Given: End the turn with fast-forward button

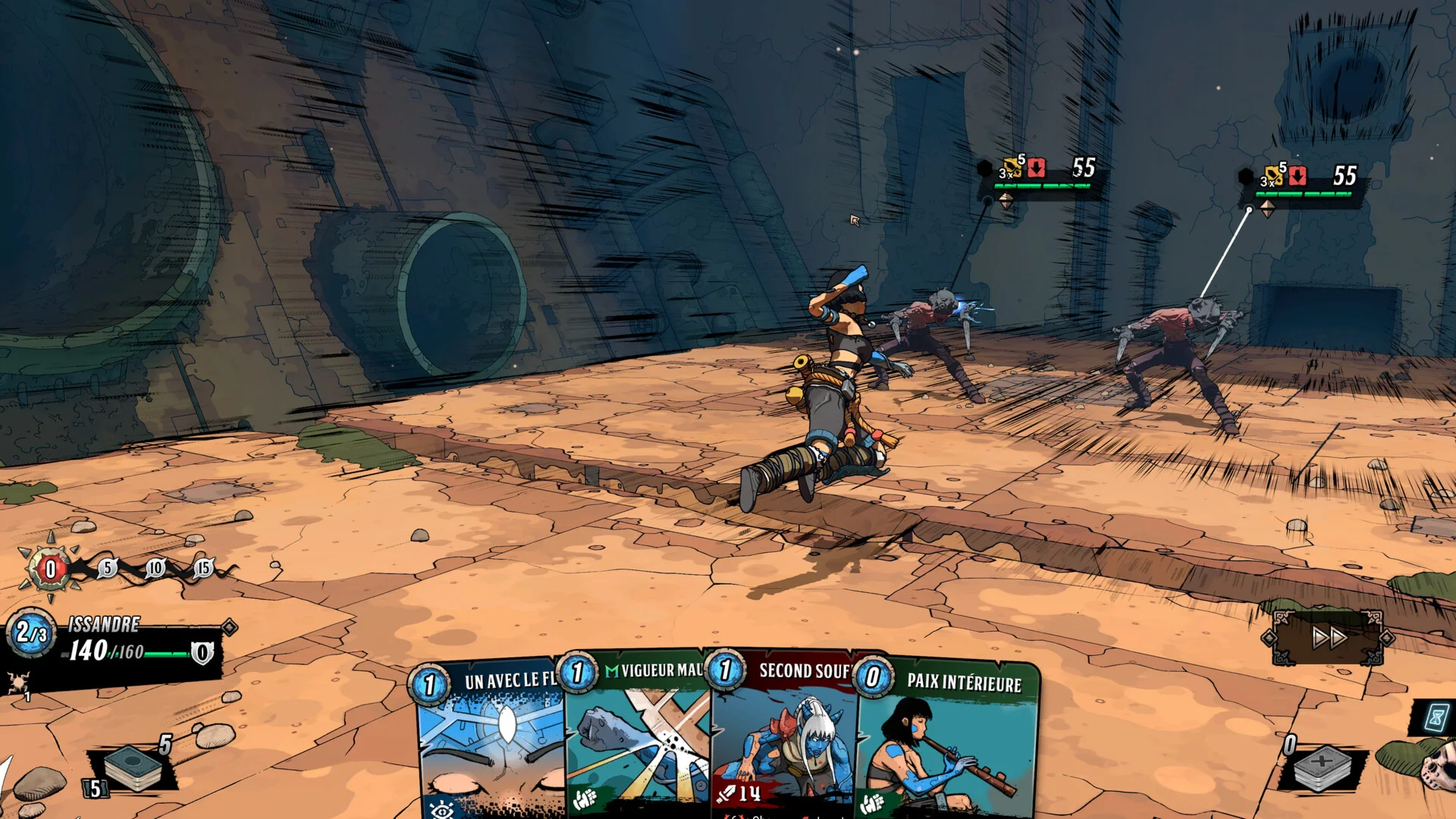Looking at the screenshot, I should 1329,638.
